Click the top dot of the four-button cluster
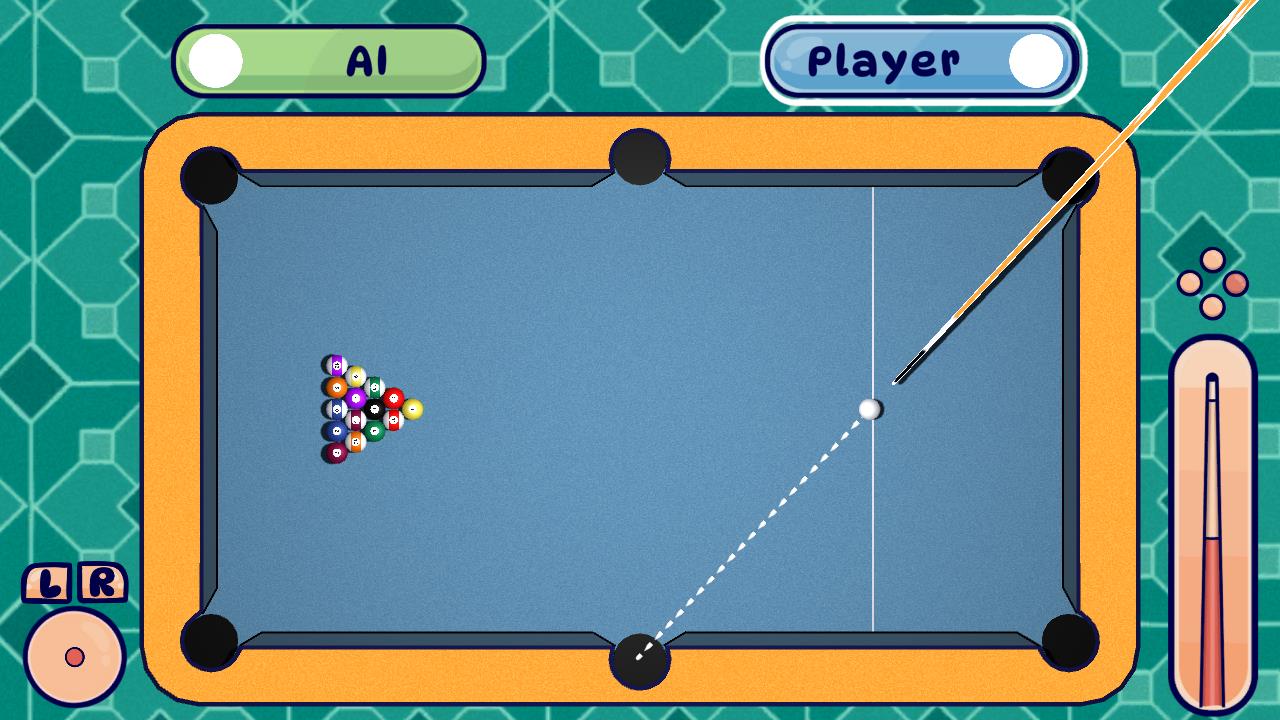Viewport: 1280px width, 720px height. (x=1212, y=260)
